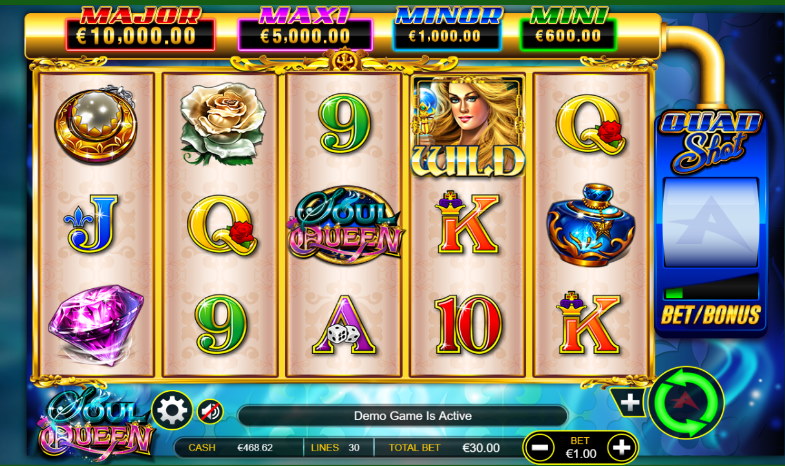Open the settings gear menu
Image resolution: width=785 pixels, height=466 pixels.
pyautogui.click(x=171, y=409)
